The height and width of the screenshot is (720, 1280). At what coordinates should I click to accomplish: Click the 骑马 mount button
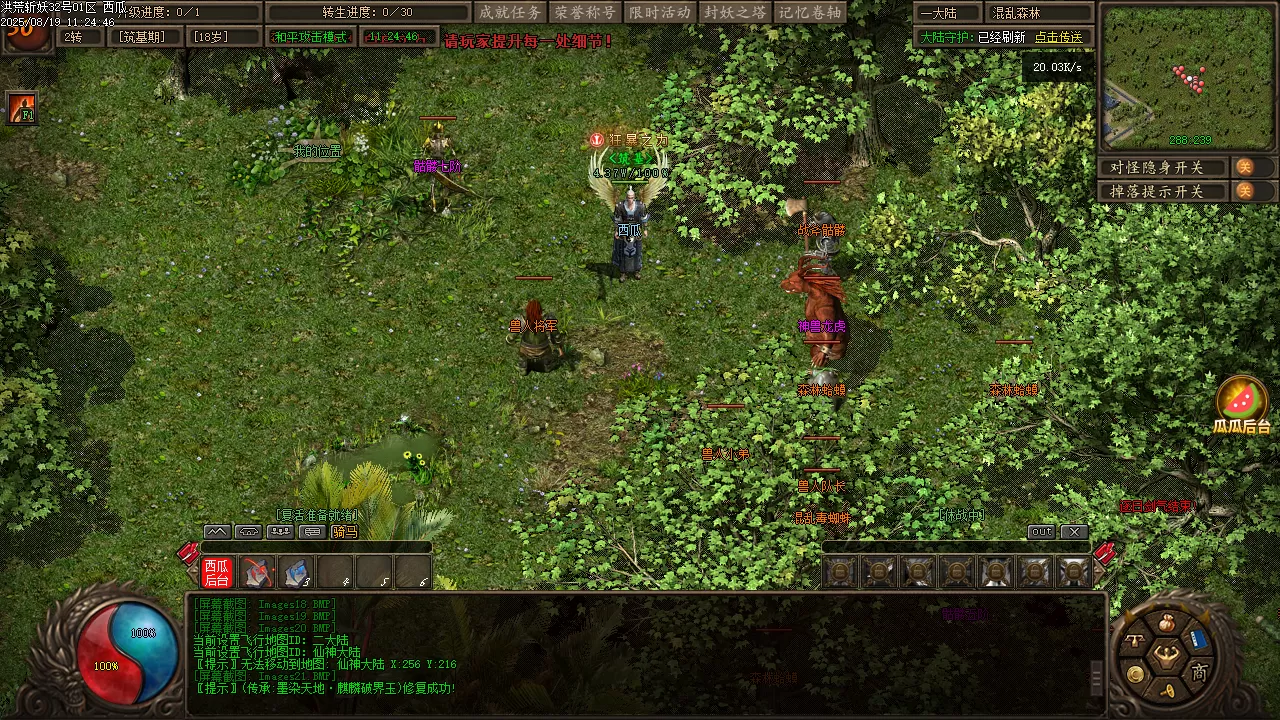[345, 532]
